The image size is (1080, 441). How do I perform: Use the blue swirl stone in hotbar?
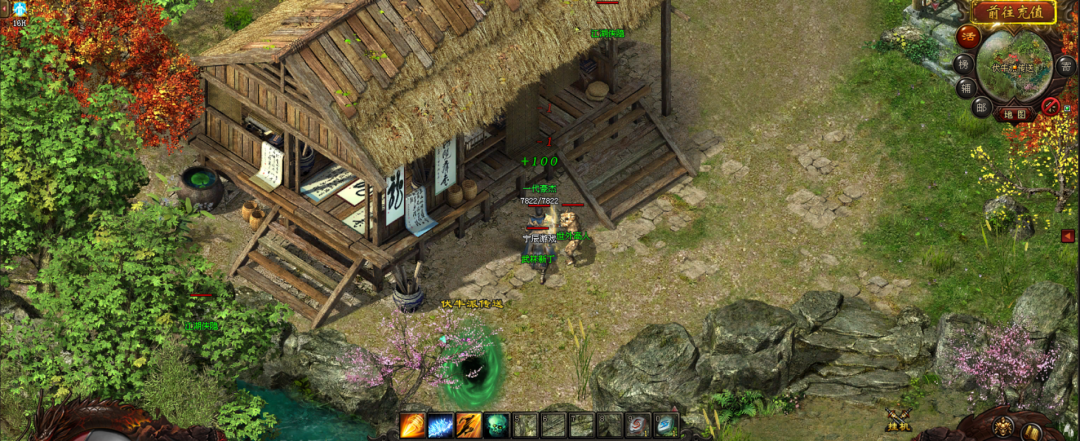[666, 425]
